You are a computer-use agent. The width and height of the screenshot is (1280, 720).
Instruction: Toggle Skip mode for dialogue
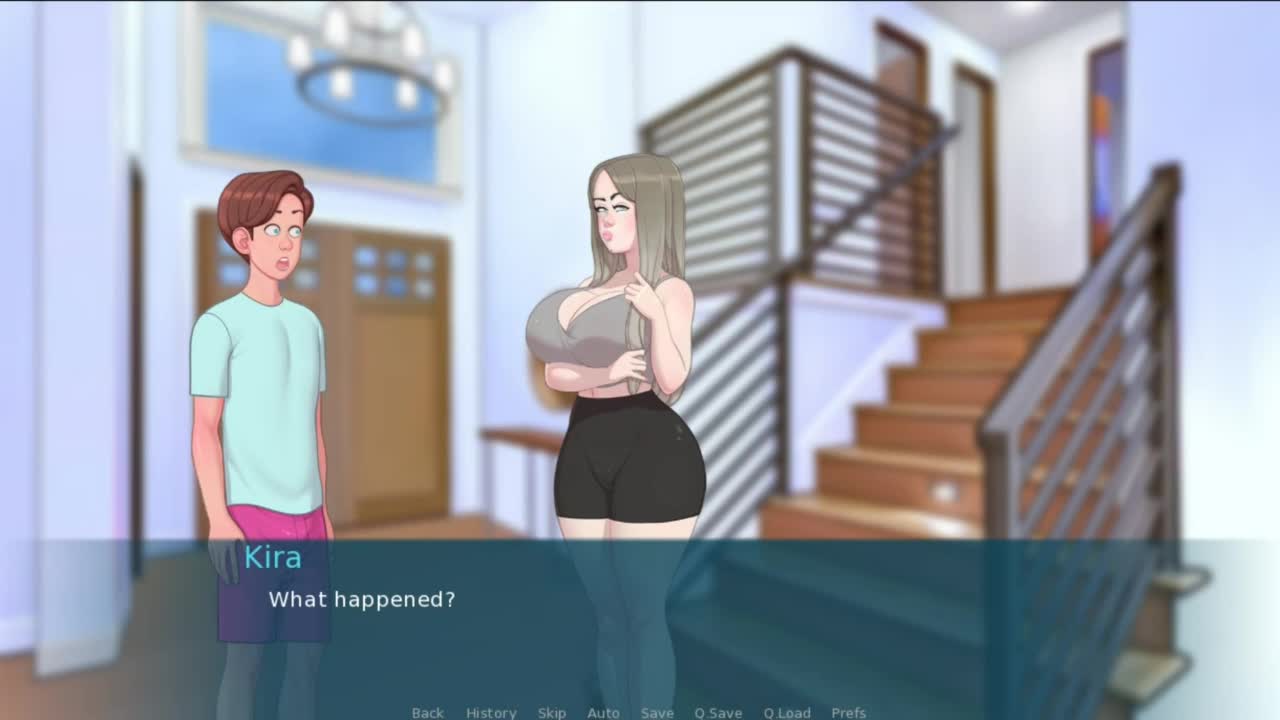pos(552,712)
